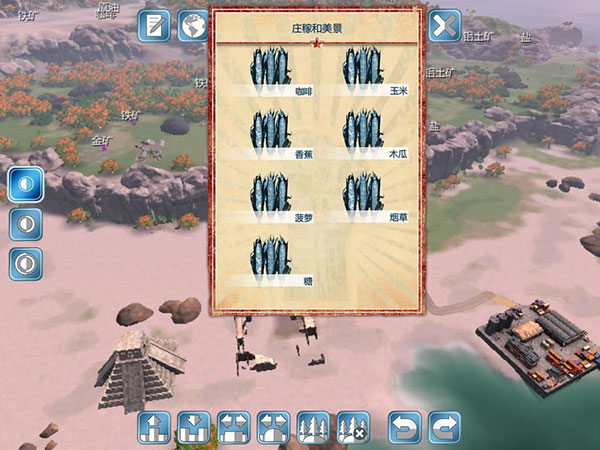Choose the 菠萝 (pineapple) crop
600x450 pixels.
[x=268, y=196]
